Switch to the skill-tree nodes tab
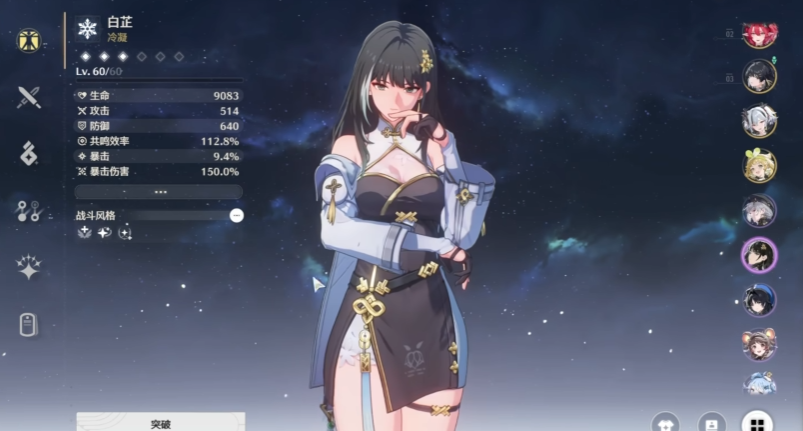 tap(28, 210)
